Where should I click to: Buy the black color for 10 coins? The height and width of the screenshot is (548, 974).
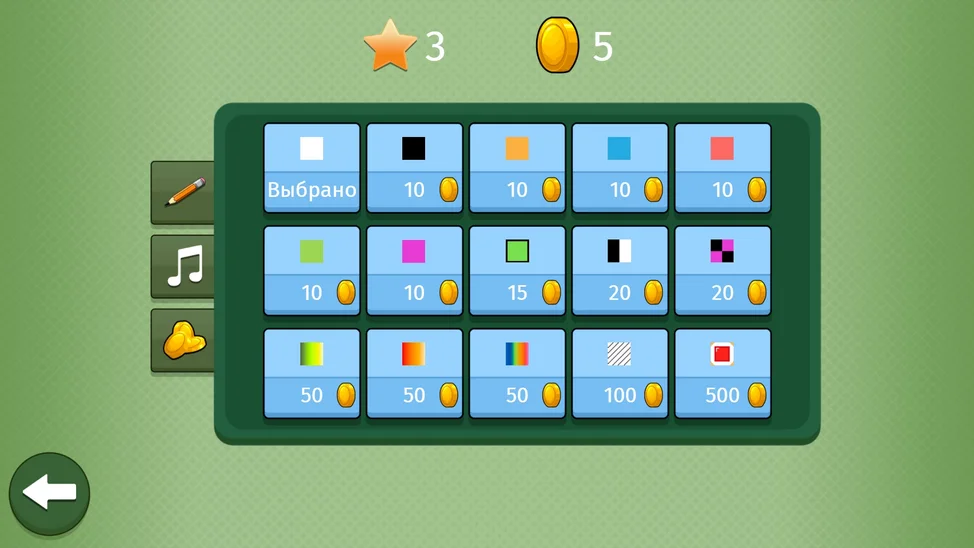[x=414, y=168]
